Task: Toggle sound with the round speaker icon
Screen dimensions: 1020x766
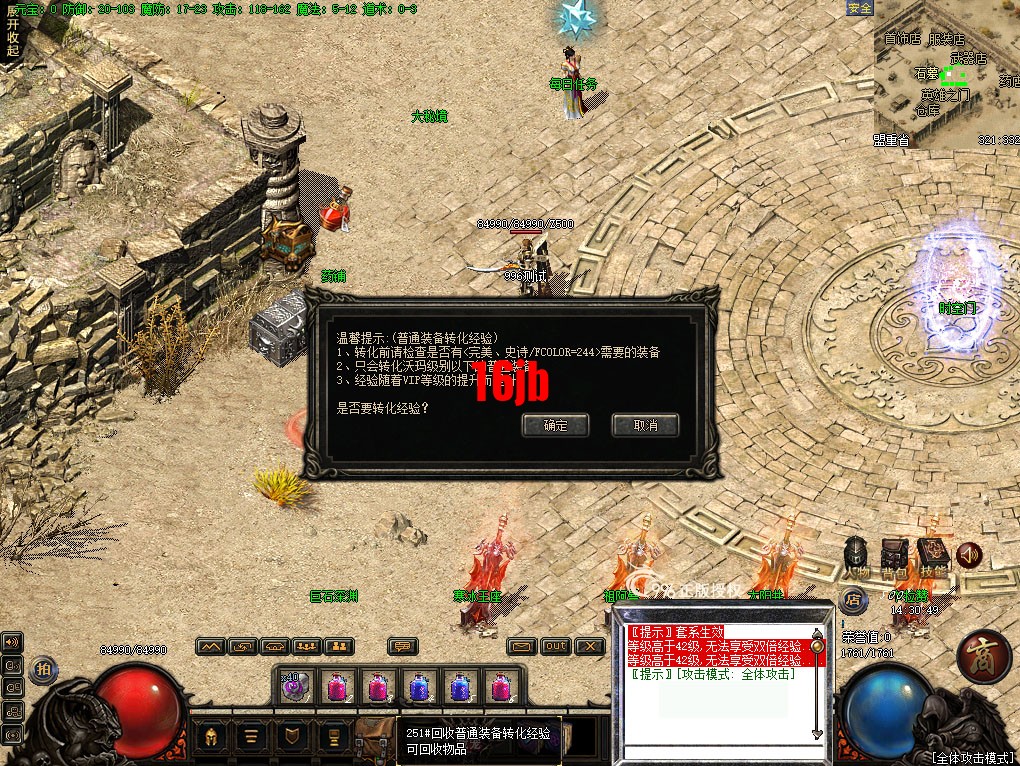Action: click(968, 554)
